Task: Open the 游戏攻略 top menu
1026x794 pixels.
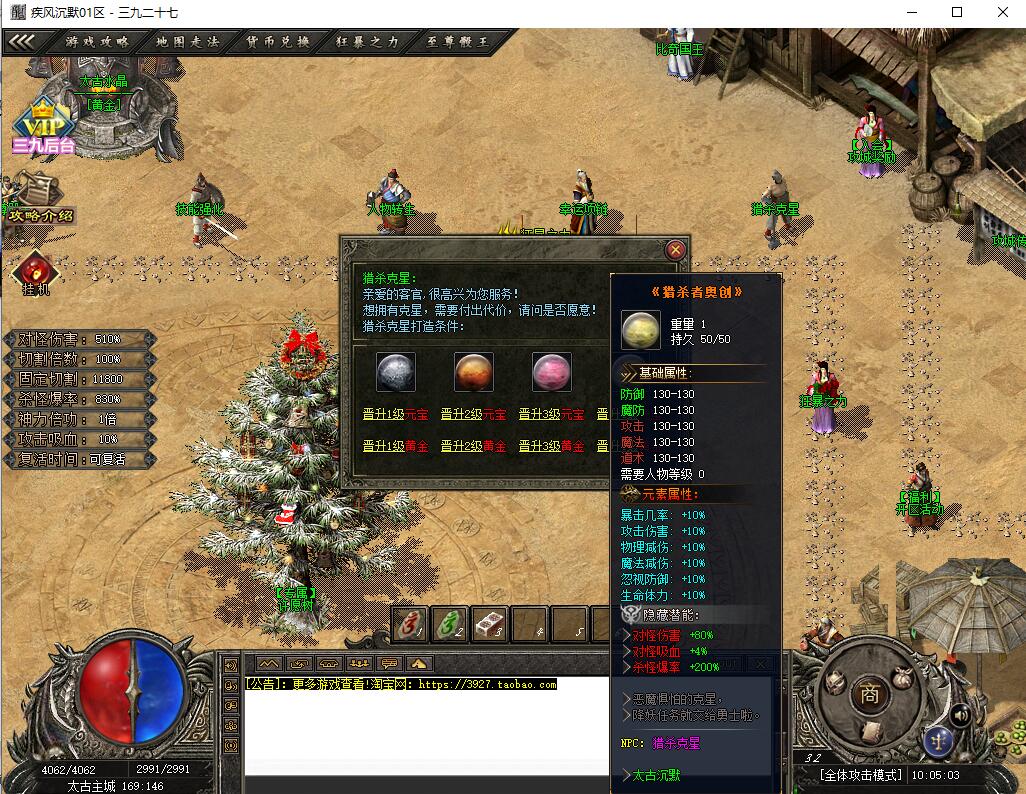Action: (97, 42)
